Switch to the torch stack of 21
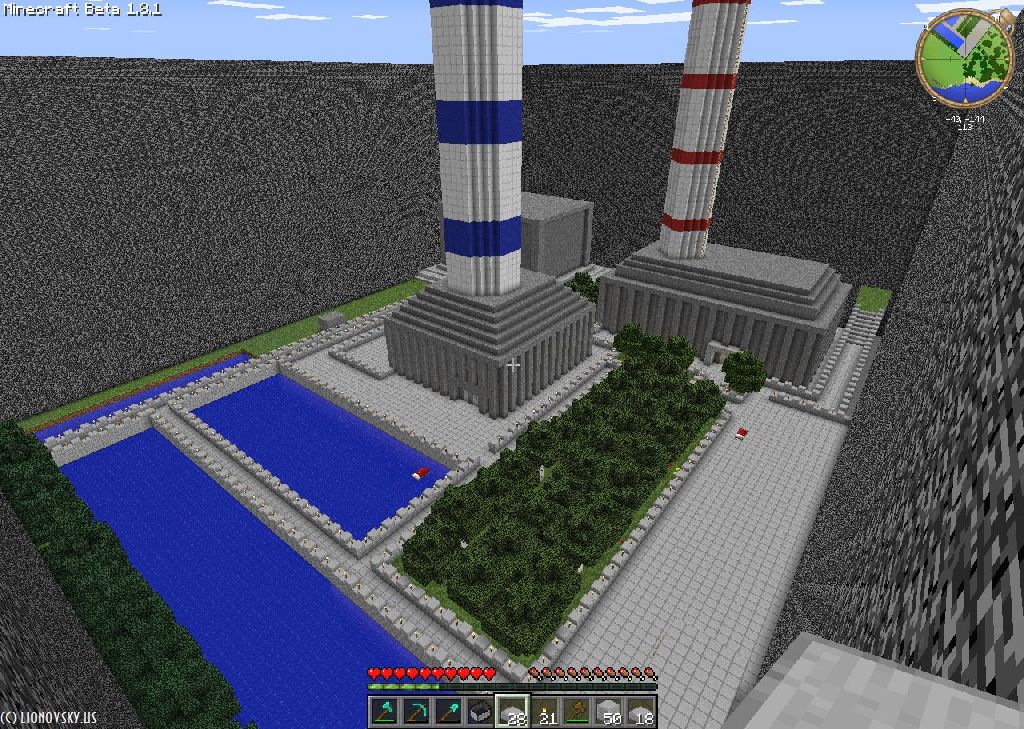 point(545,711)
